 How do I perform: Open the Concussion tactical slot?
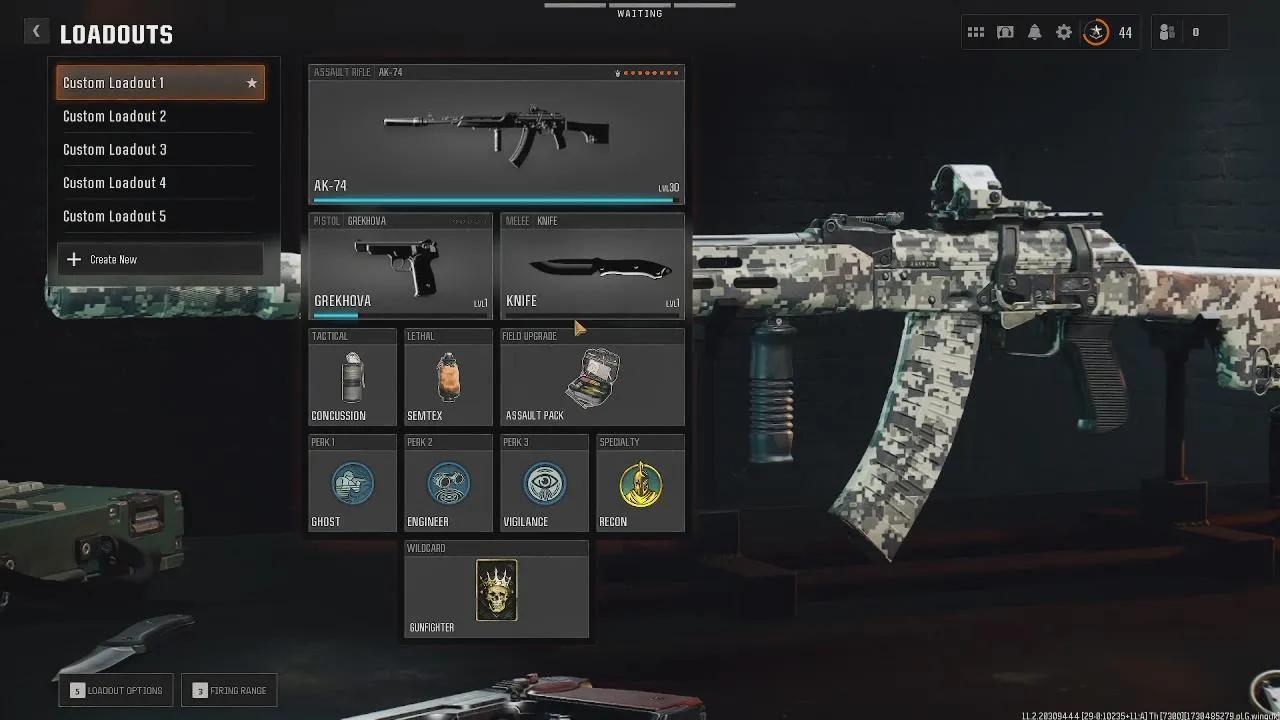pos(352,377)
